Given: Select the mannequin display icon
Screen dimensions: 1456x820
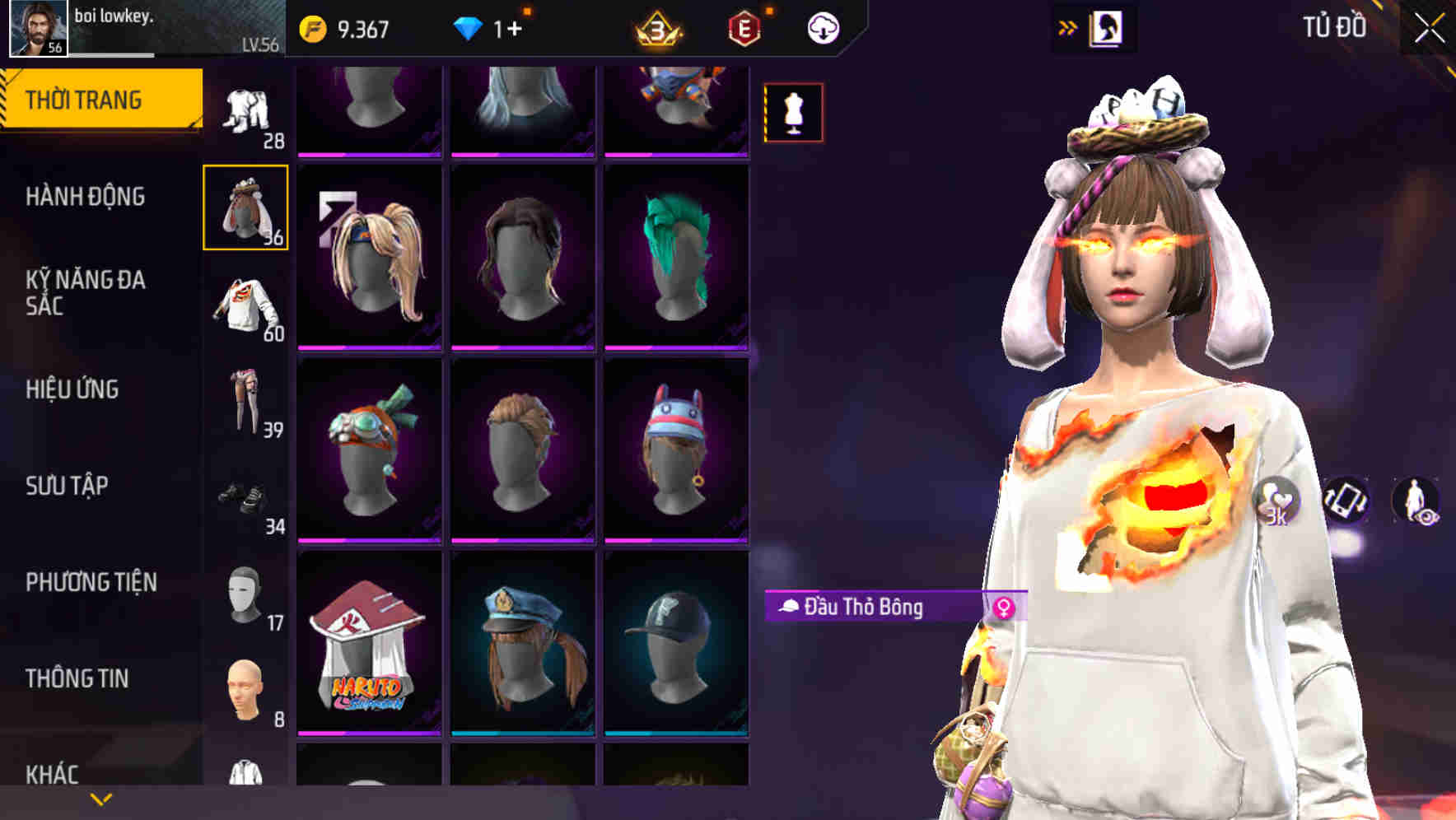Looking at the screenshot, I should 792,113.
